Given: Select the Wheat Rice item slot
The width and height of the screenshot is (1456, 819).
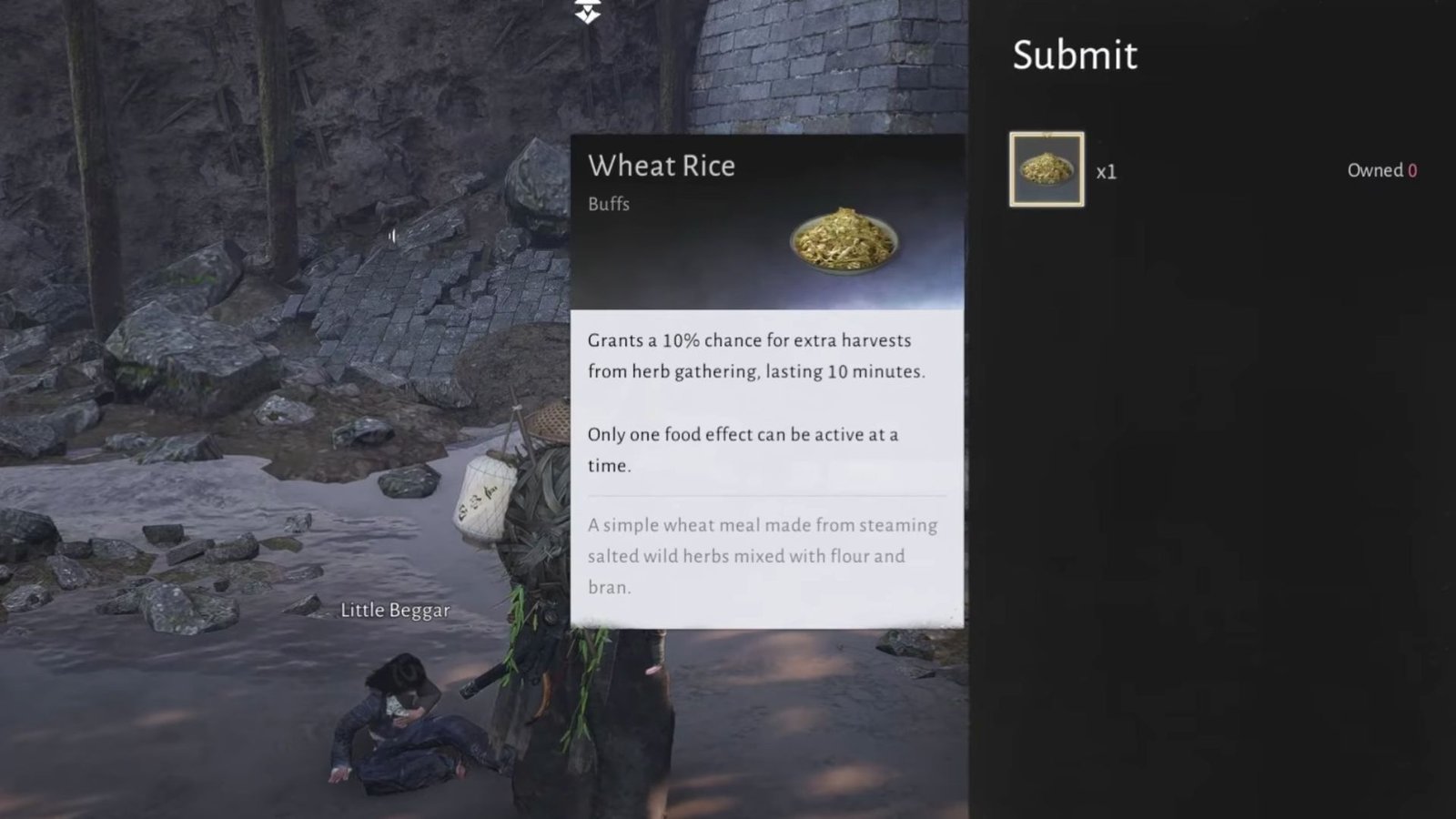Looking at the screenshot, I should pyautogui.click(x=1046, y=169).
